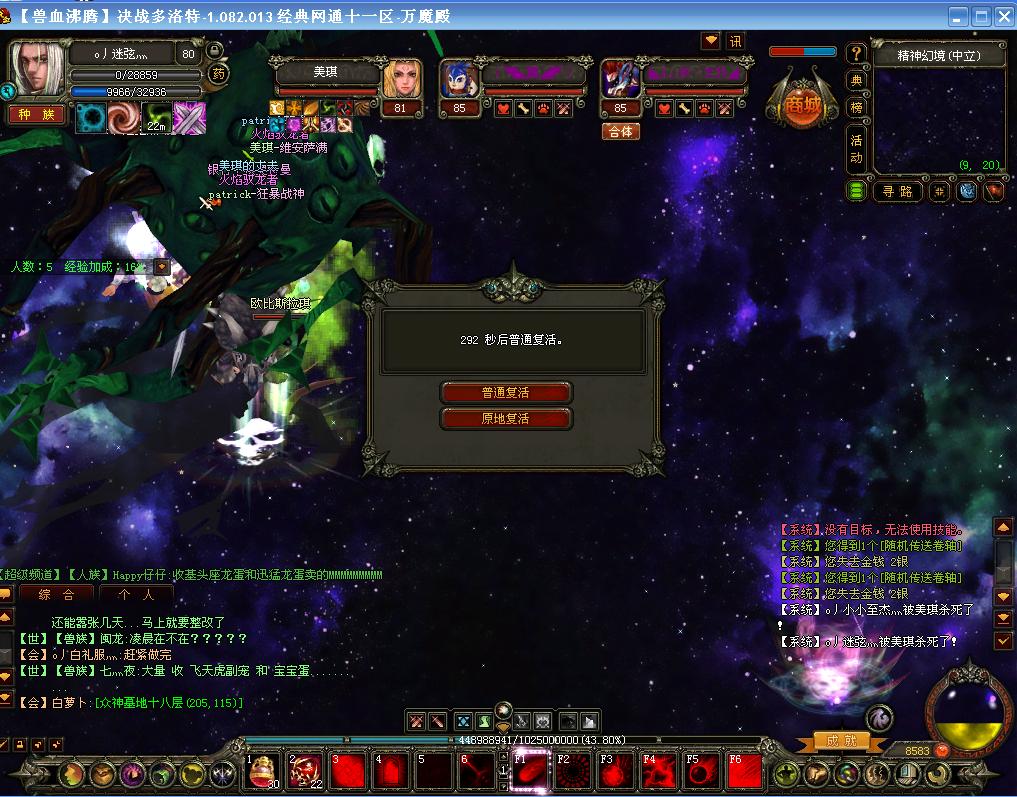Screen dimensions: 1017x797
Task: Click the 寻路 pathfinding button
Action: pos(896,191)
